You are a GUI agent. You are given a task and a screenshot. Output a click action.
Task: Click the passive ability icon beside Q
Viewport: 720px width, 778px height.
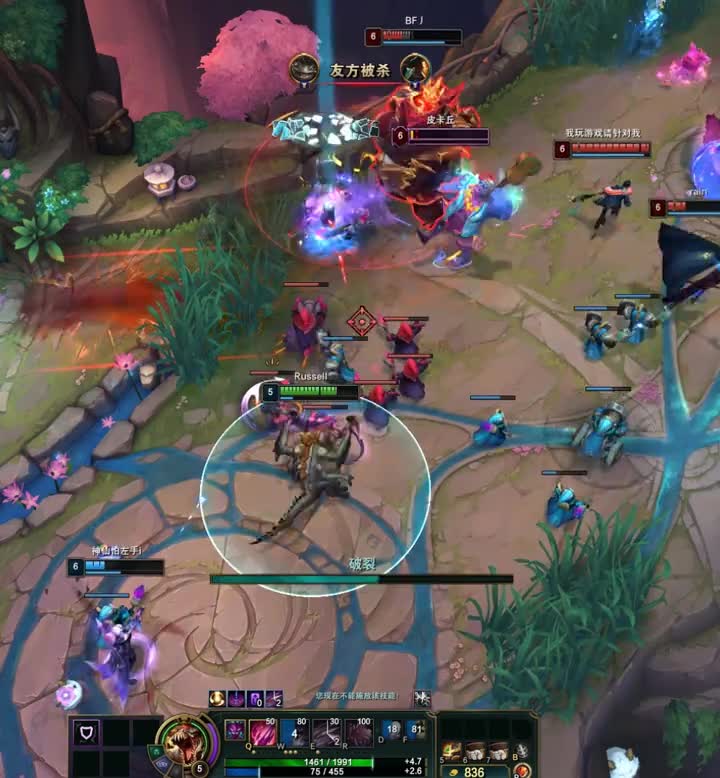click(234, 730)
